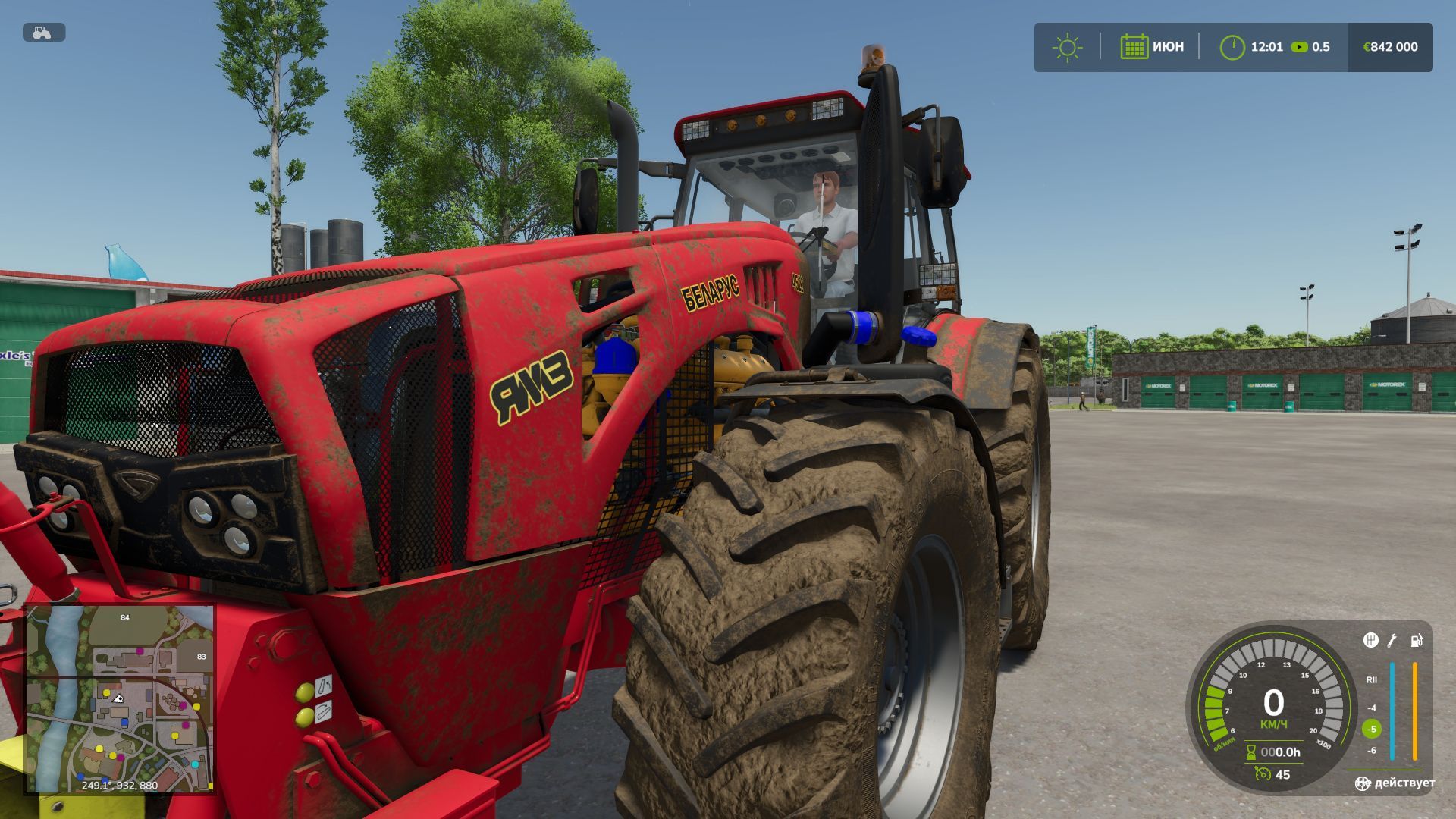1456x819 pixels.
Task: Select the gearbox transmission icon on the dashboard
Action: (x=1371, y=640)
